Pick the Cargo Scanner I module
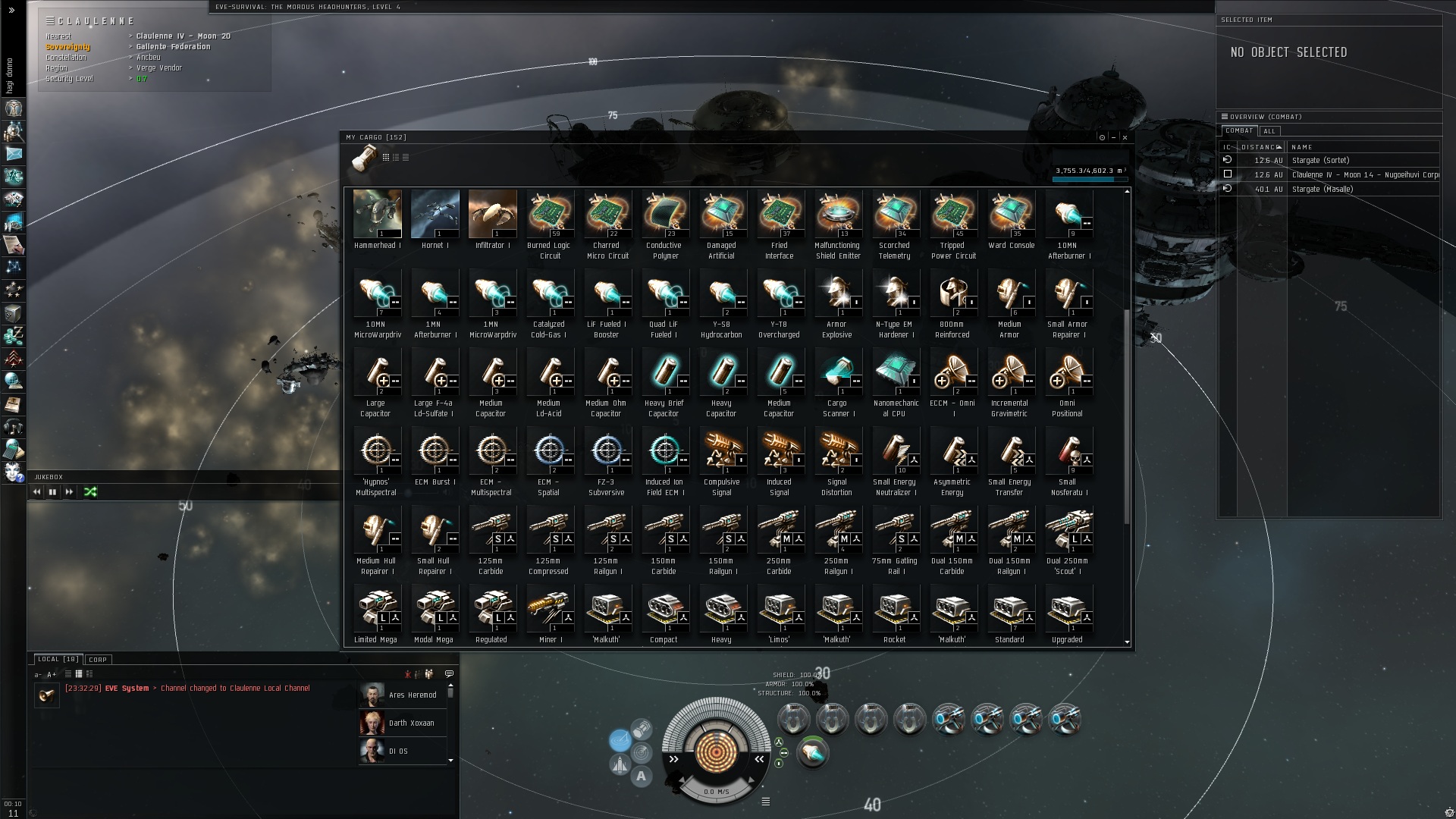The height and width of the screenshot is (819, 1456). click(837, 372)
